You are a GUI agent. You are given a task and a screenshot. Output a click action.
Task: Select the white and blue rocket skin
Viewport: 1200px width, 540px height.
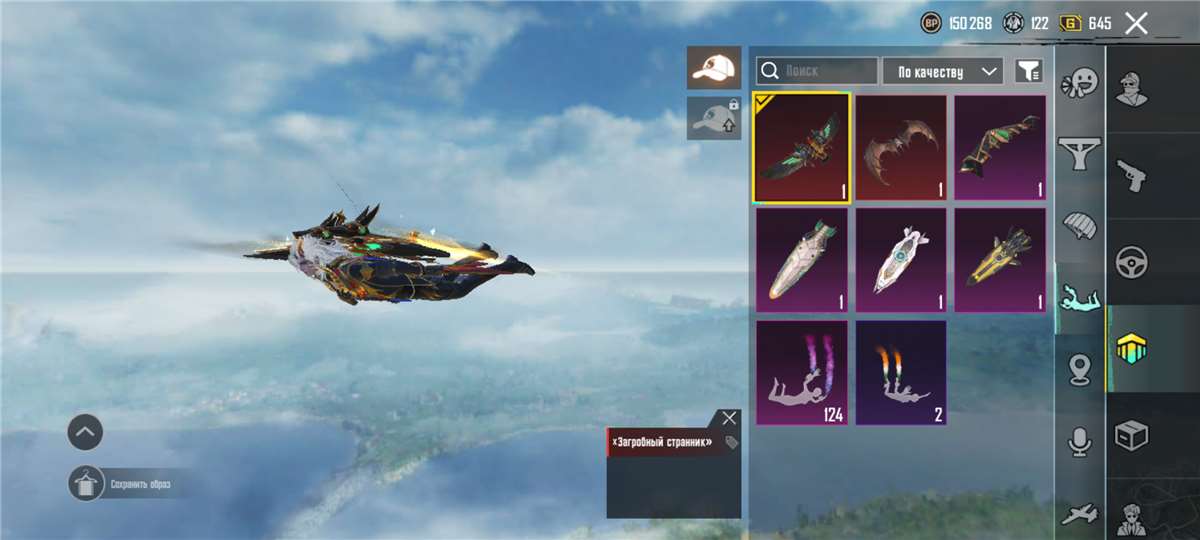click(x=901, y=260)
